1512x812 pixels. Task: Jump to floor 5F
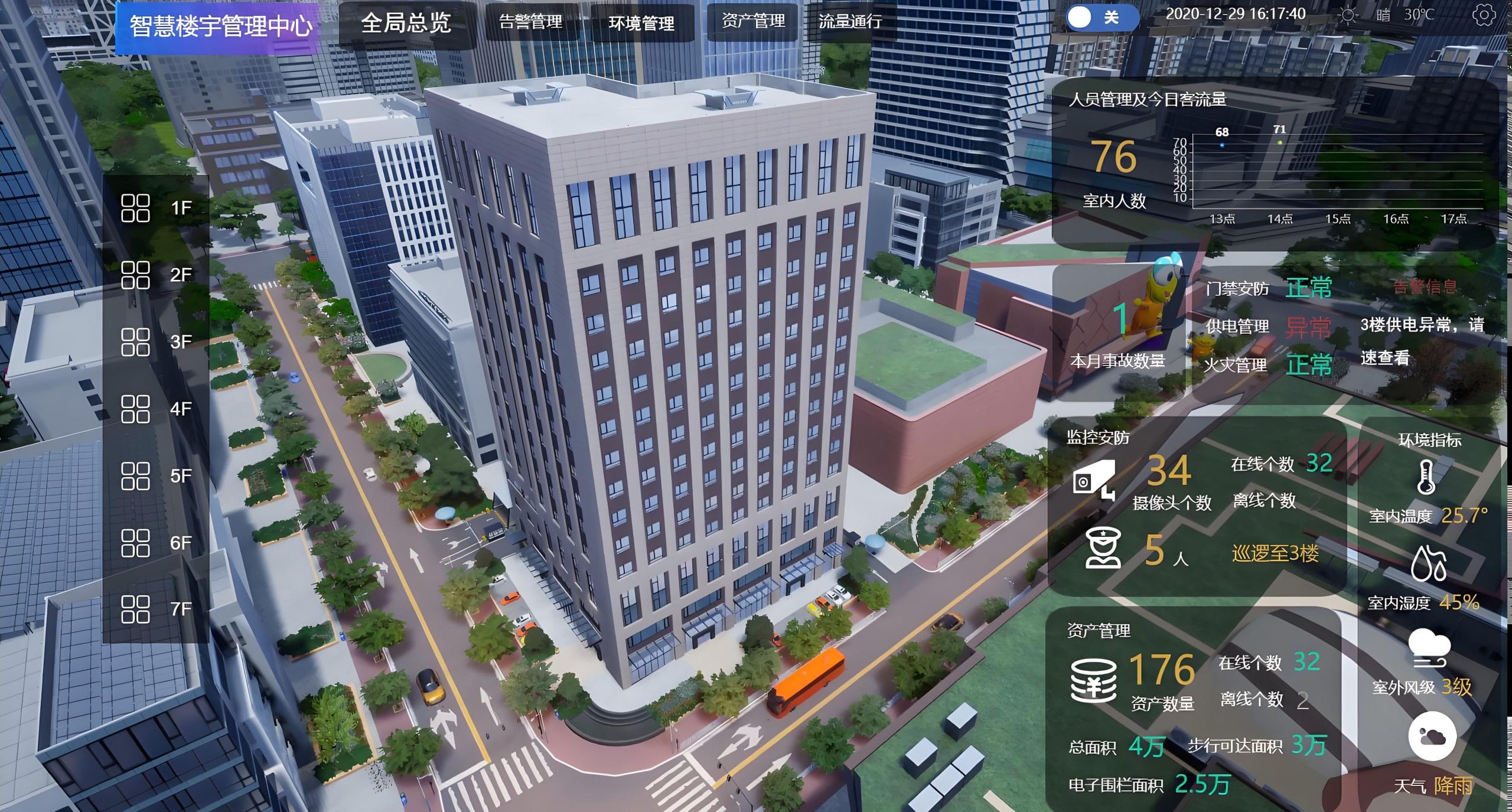click(x=156, y=476)
